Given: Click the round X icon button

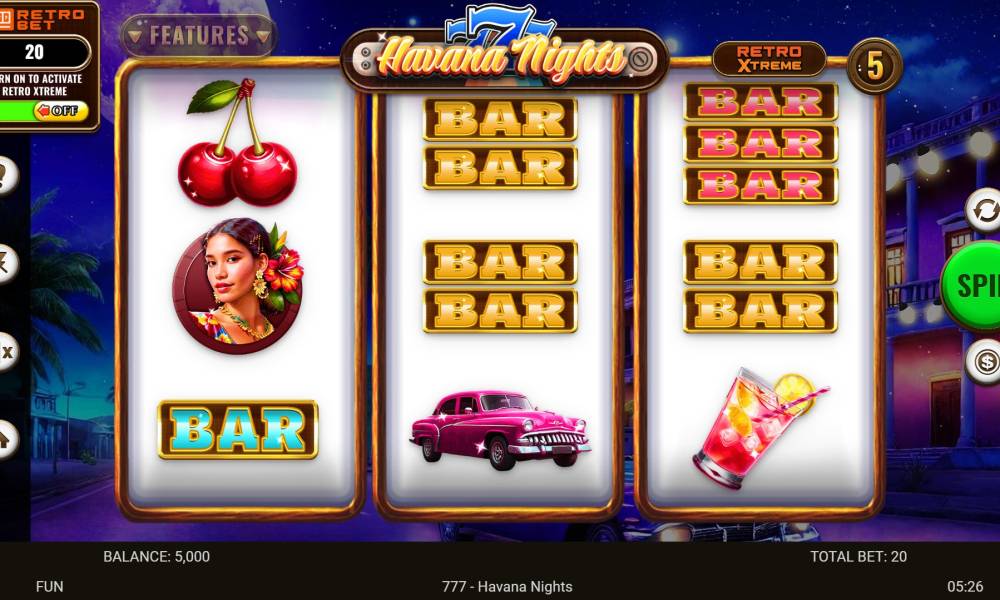Looking at the screenshot, I should pos(5,351).
